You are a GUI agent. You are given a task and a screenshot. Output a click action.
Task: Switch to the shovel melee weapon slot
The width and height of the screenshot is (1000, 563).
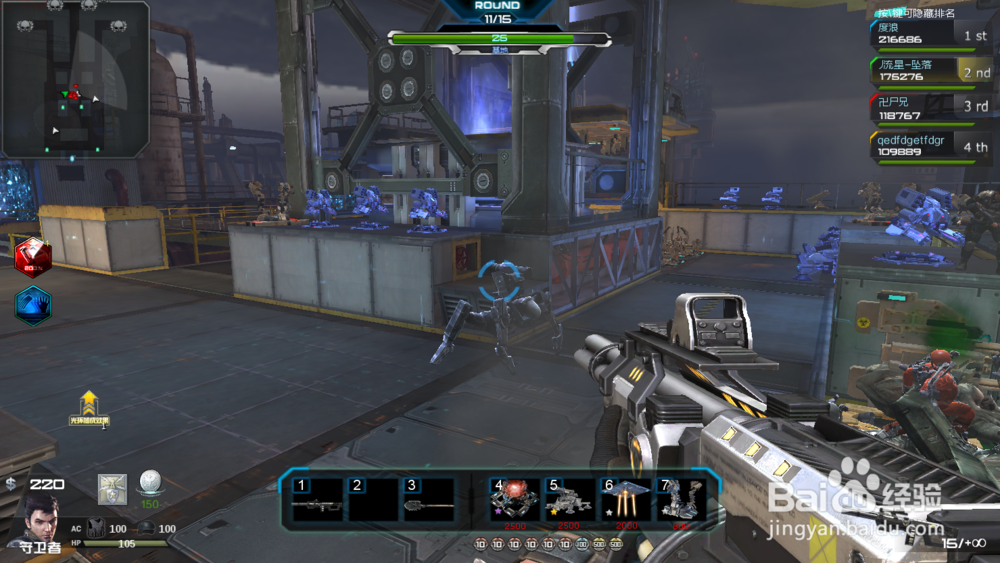[427, 499]
